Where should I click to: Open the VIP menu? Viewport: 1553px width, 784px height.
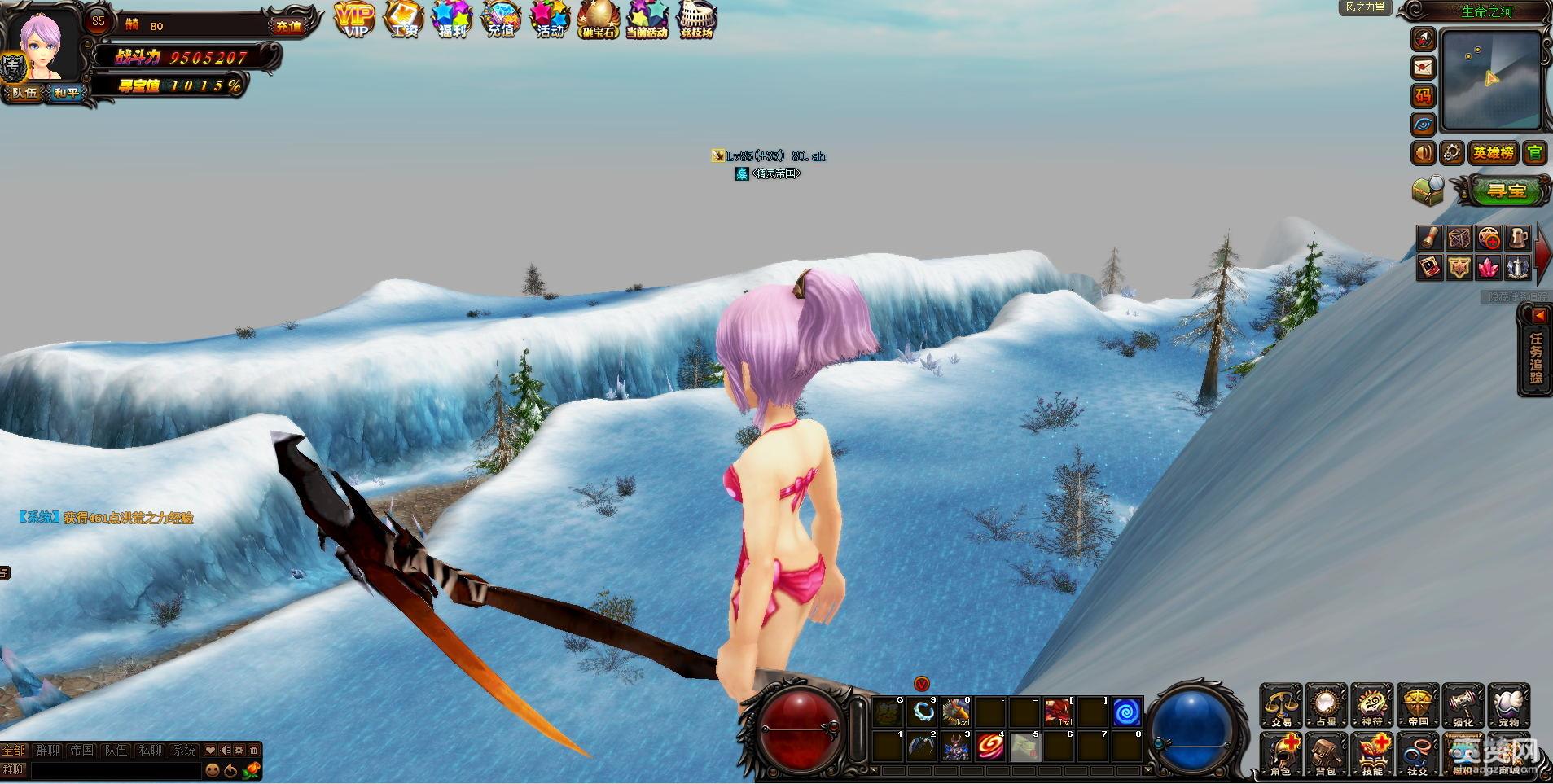point(355,20)
